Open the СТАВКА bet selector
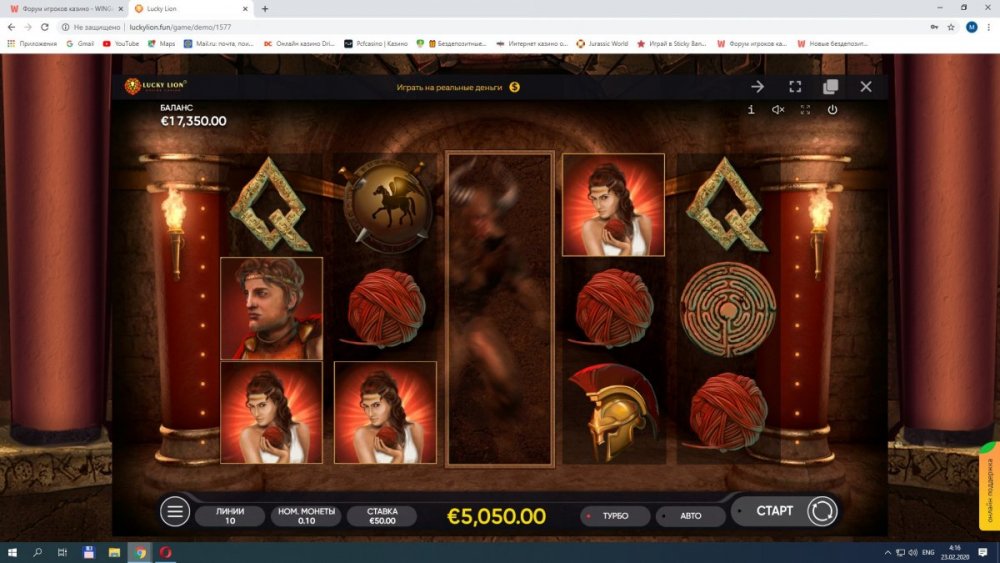Image resolution: width=1000 pixels, height=563 pixels. pos(382,516)
